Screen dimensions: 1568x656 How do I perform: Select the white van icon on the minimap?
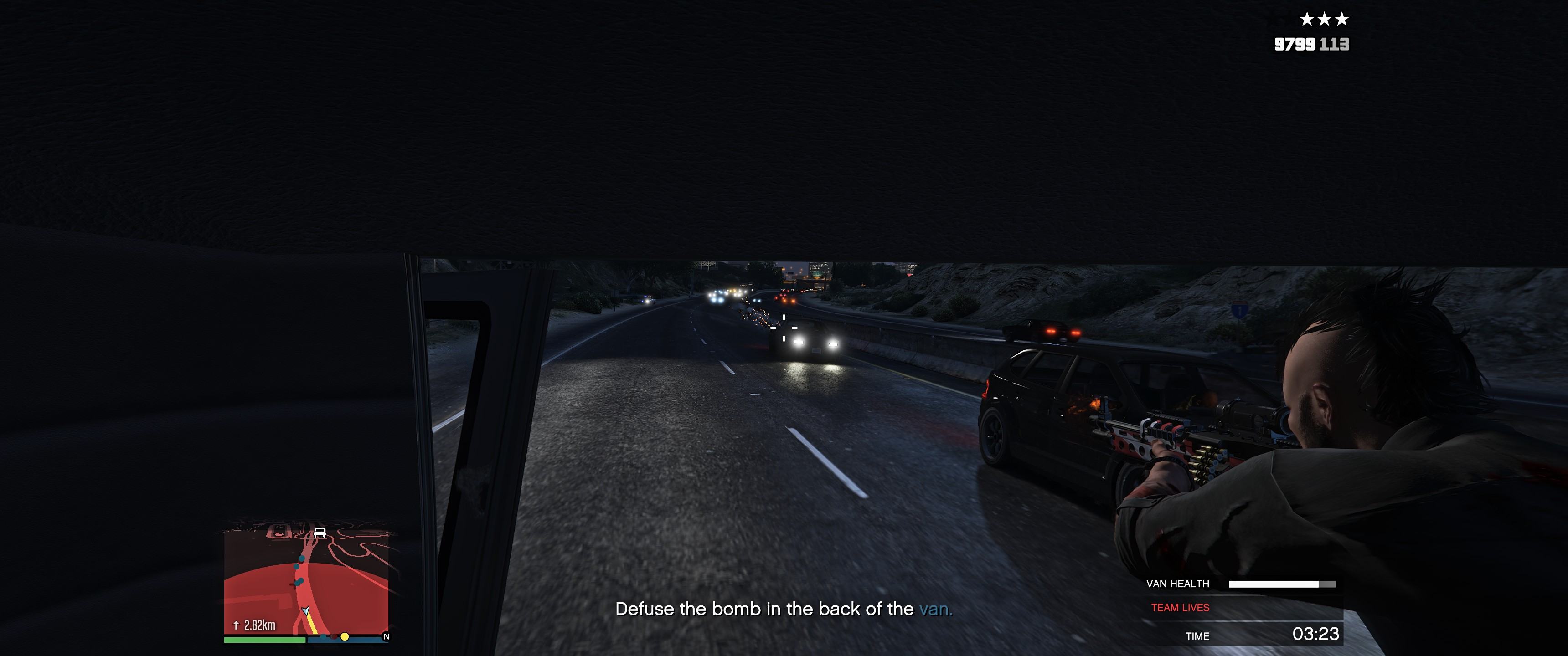tap(319, 533)
